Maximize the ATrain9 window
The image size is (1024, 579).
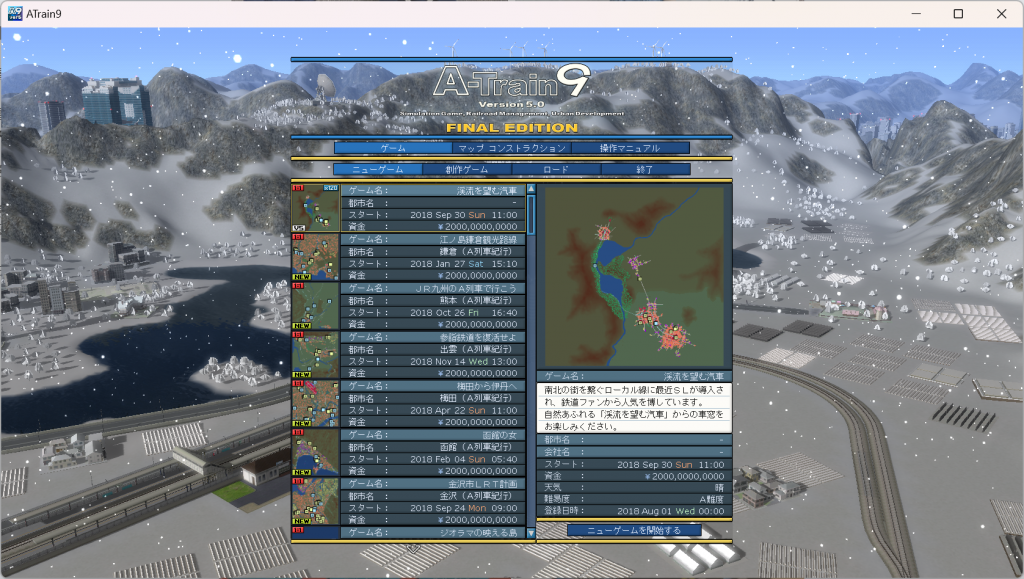958,14
